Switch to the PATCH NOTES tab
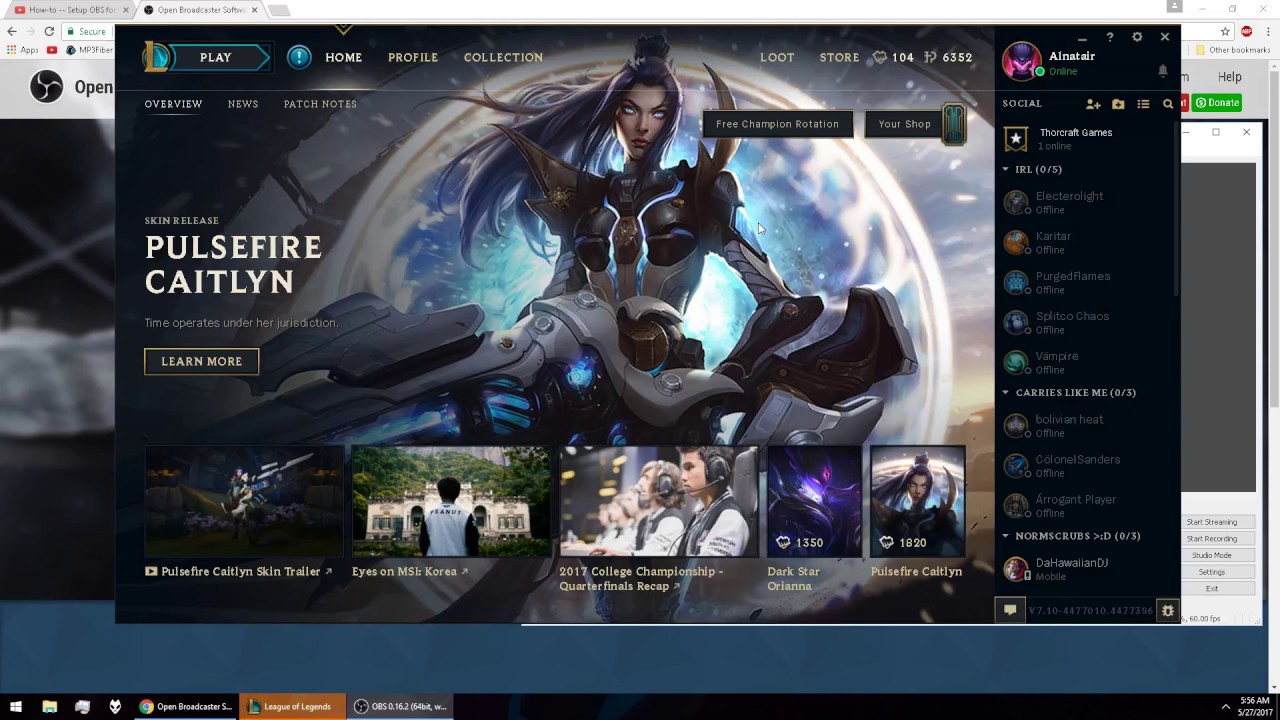Image resolution: width=1280 pixels, height=720 pixels. click(320, 104)
